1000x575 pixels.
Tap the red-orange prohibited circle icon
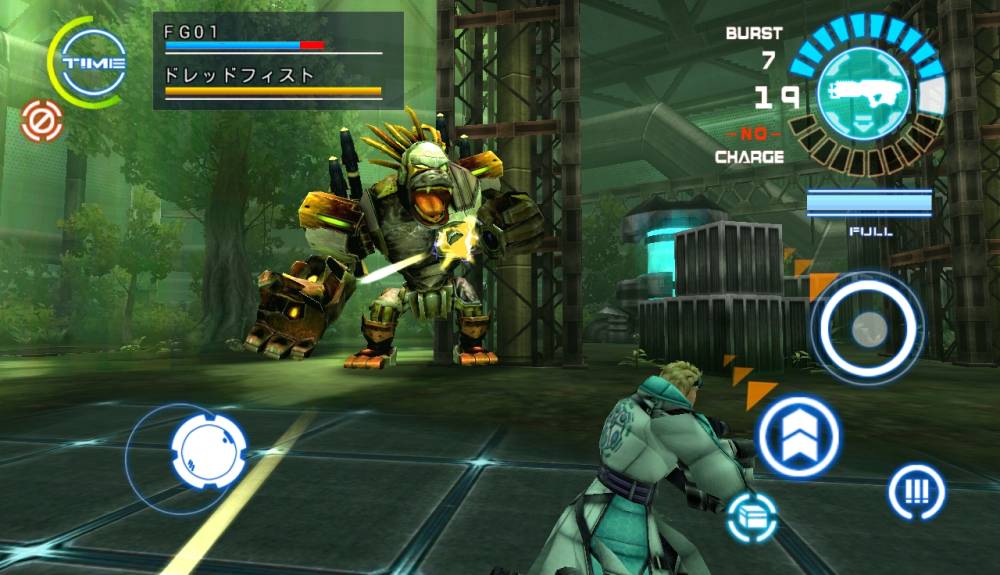click(x=42, y=122)
